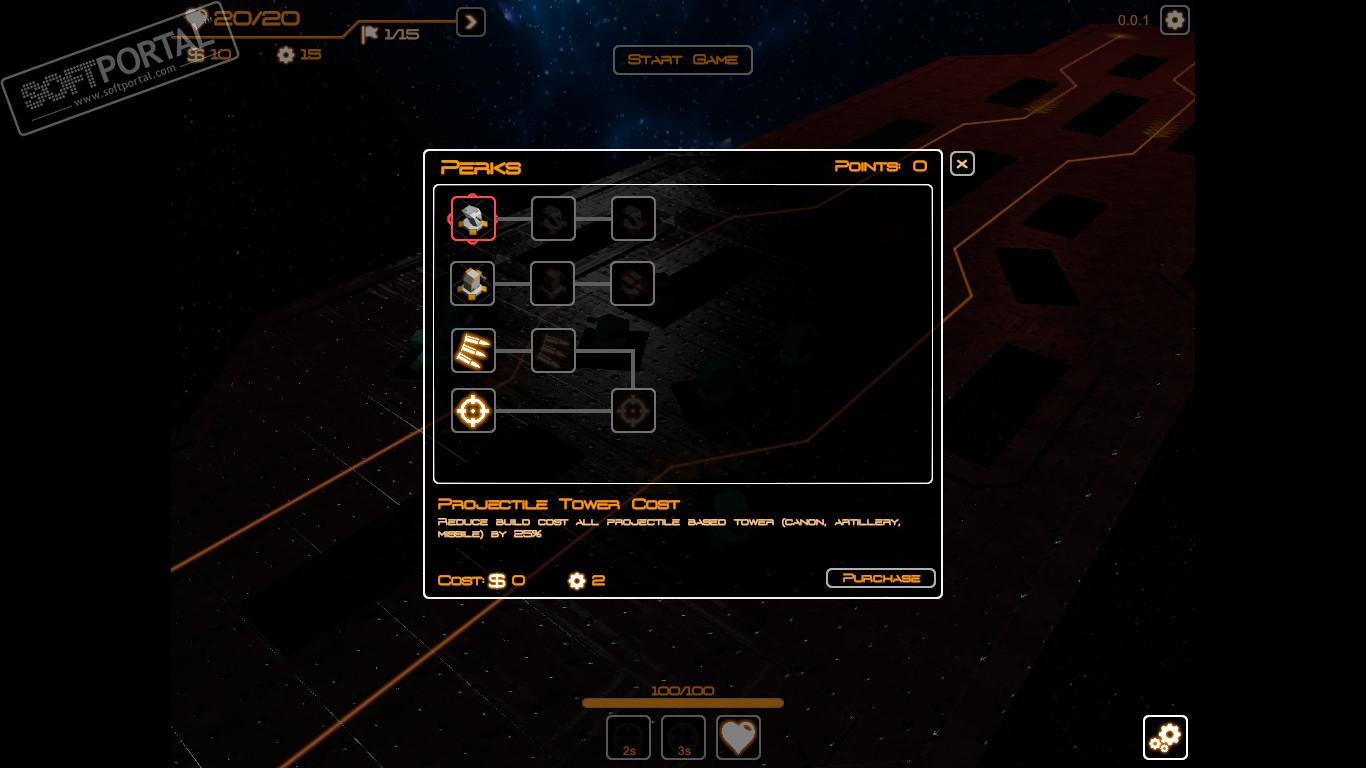
Task: Purchase the selected perk
Action: click(x=880, y=578)
